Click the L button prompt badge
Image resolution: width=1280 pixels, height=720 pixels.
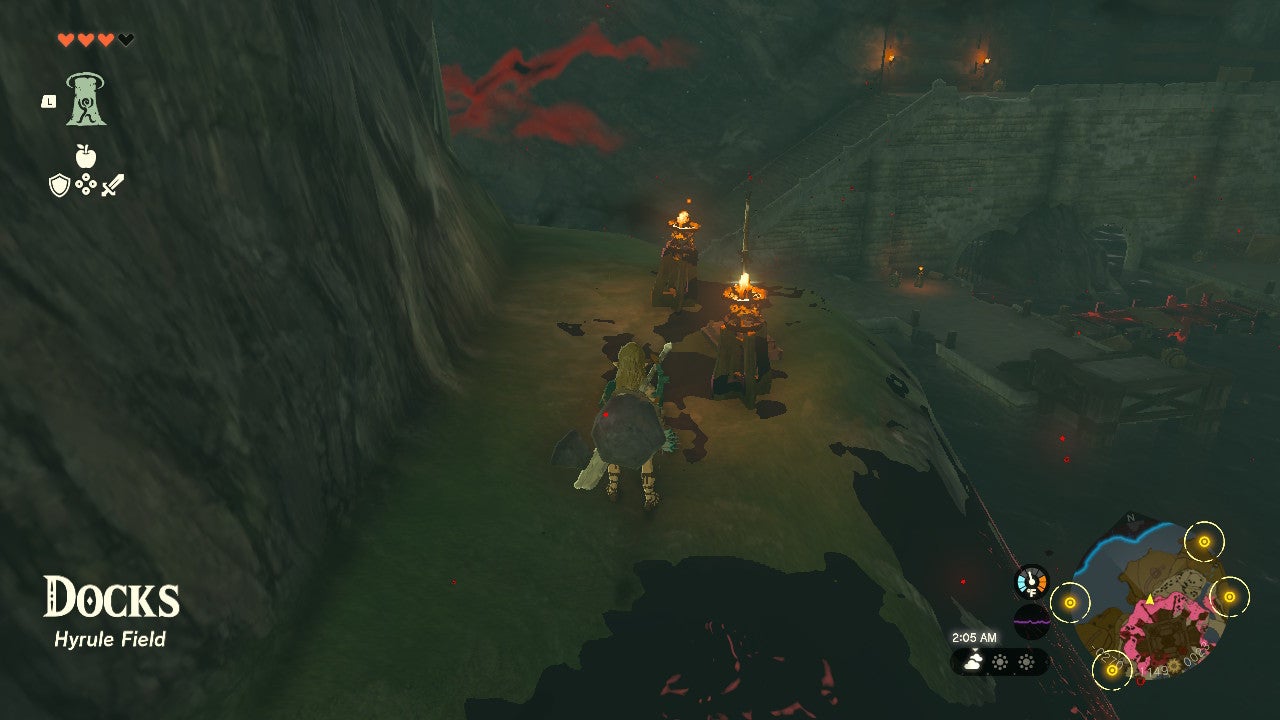[x=49, y=101]
